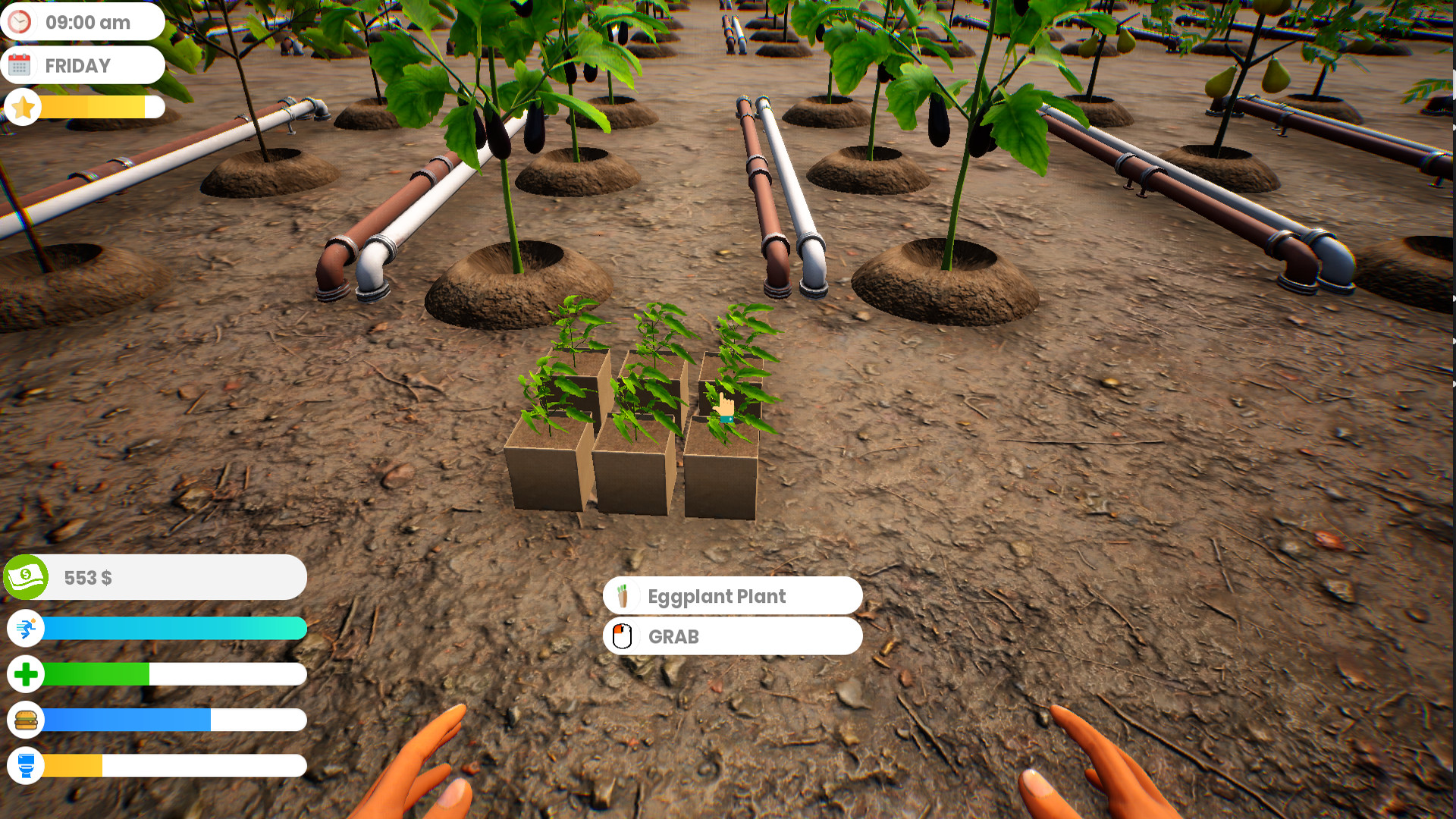Click the carrot icon on the Eggplant Plant label
1456x819 pixels.
point(625,596)
